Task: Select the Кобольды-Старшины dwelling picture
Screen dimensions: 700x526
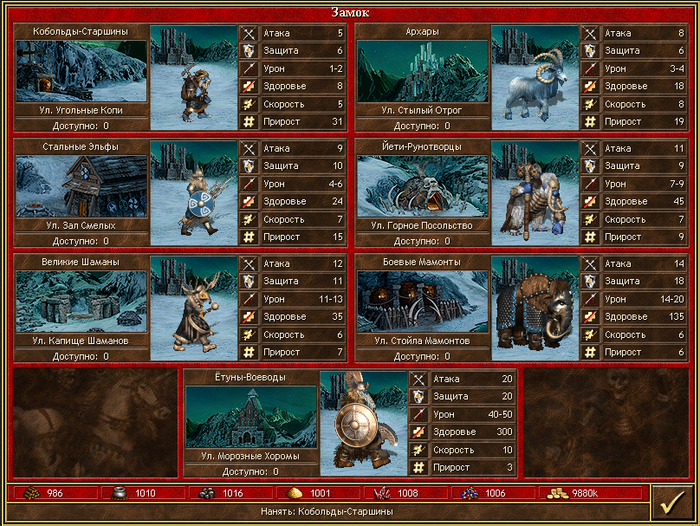Action: (x=81, y=71)
